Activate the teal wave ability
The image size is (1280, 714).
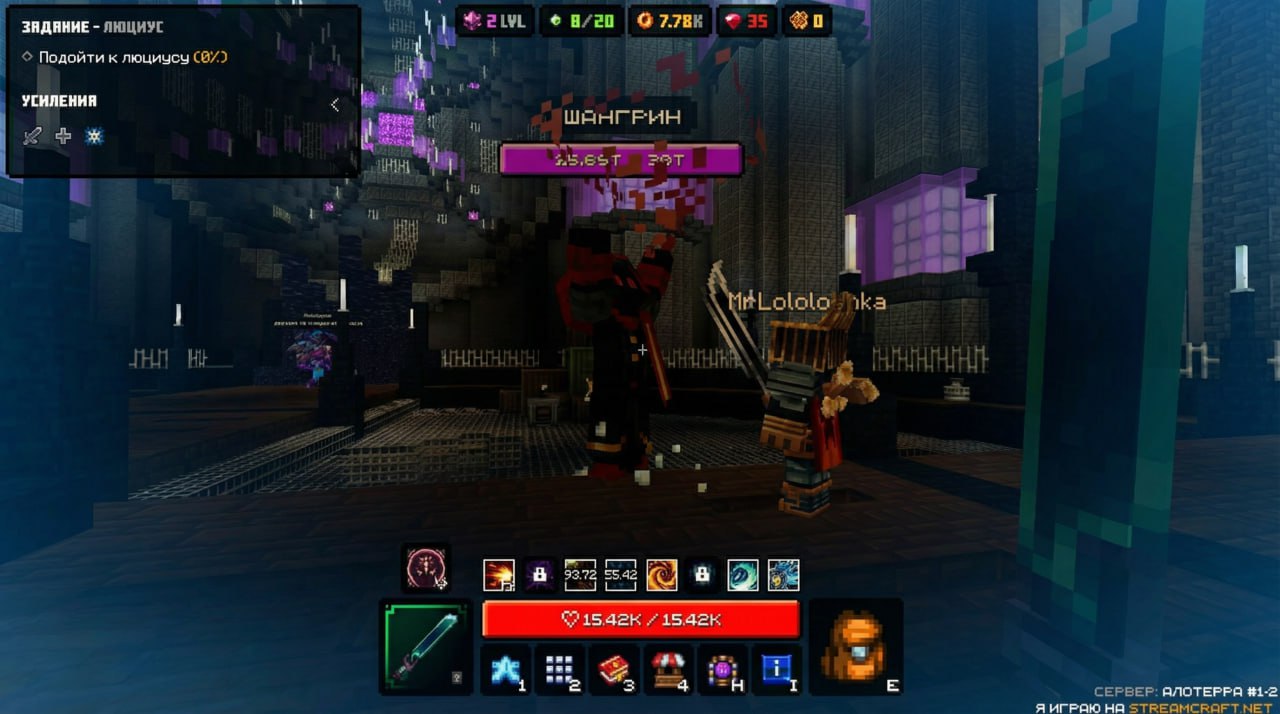(742, 575)
